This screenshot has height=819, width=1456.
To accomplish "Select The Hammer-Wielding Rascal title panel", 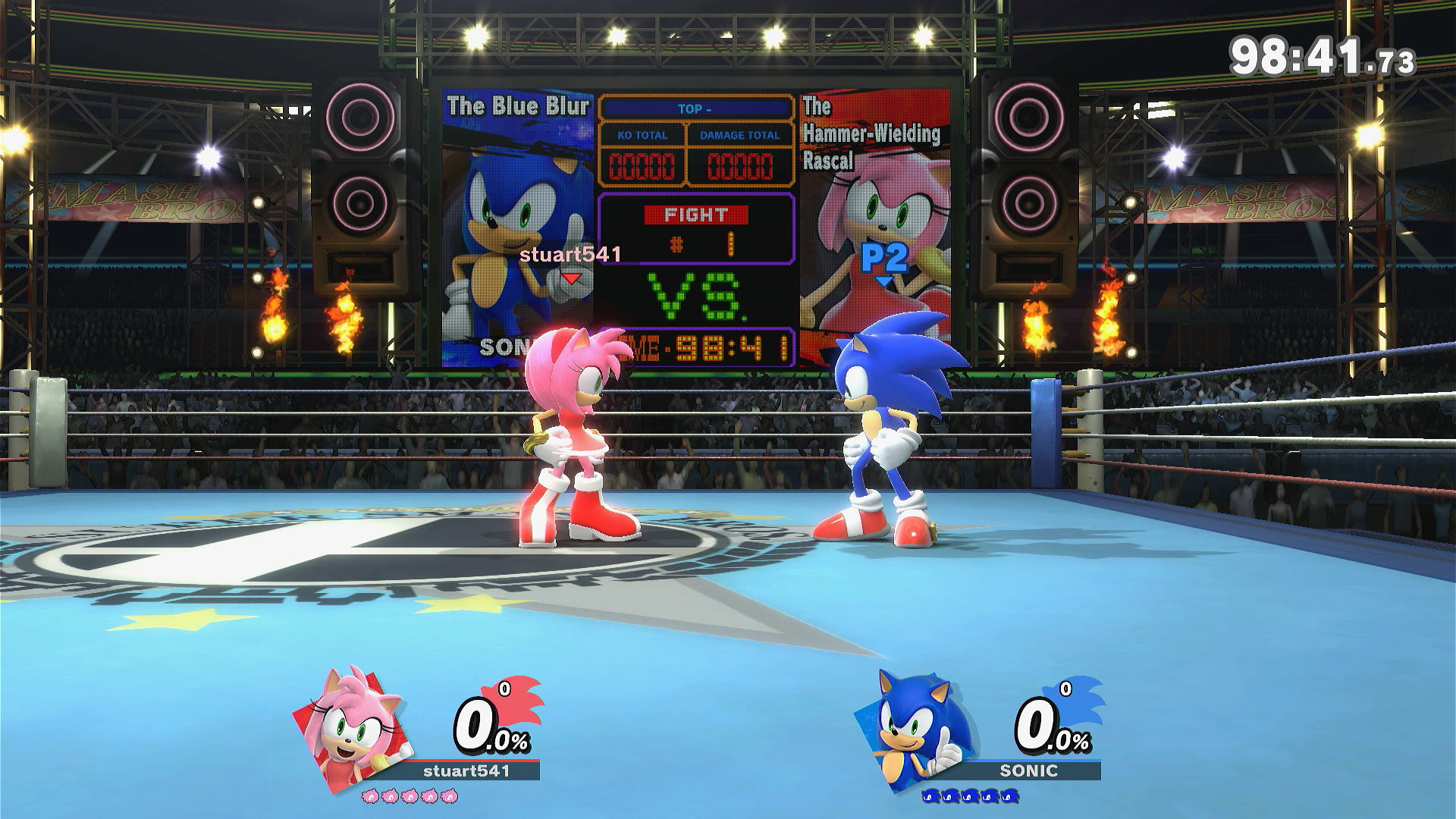I will [x=874, y=133].
